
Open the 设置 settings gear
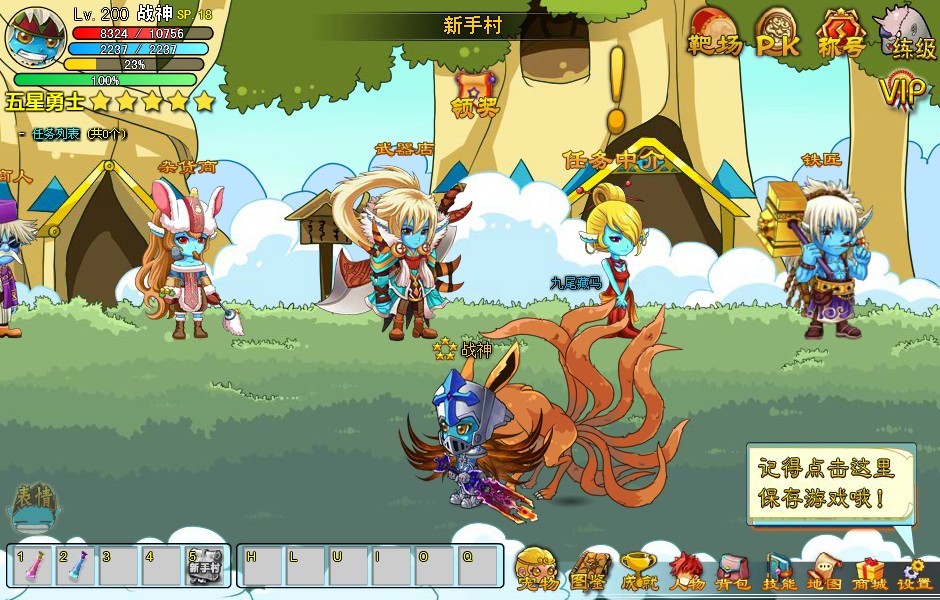[x=914, y=571]
